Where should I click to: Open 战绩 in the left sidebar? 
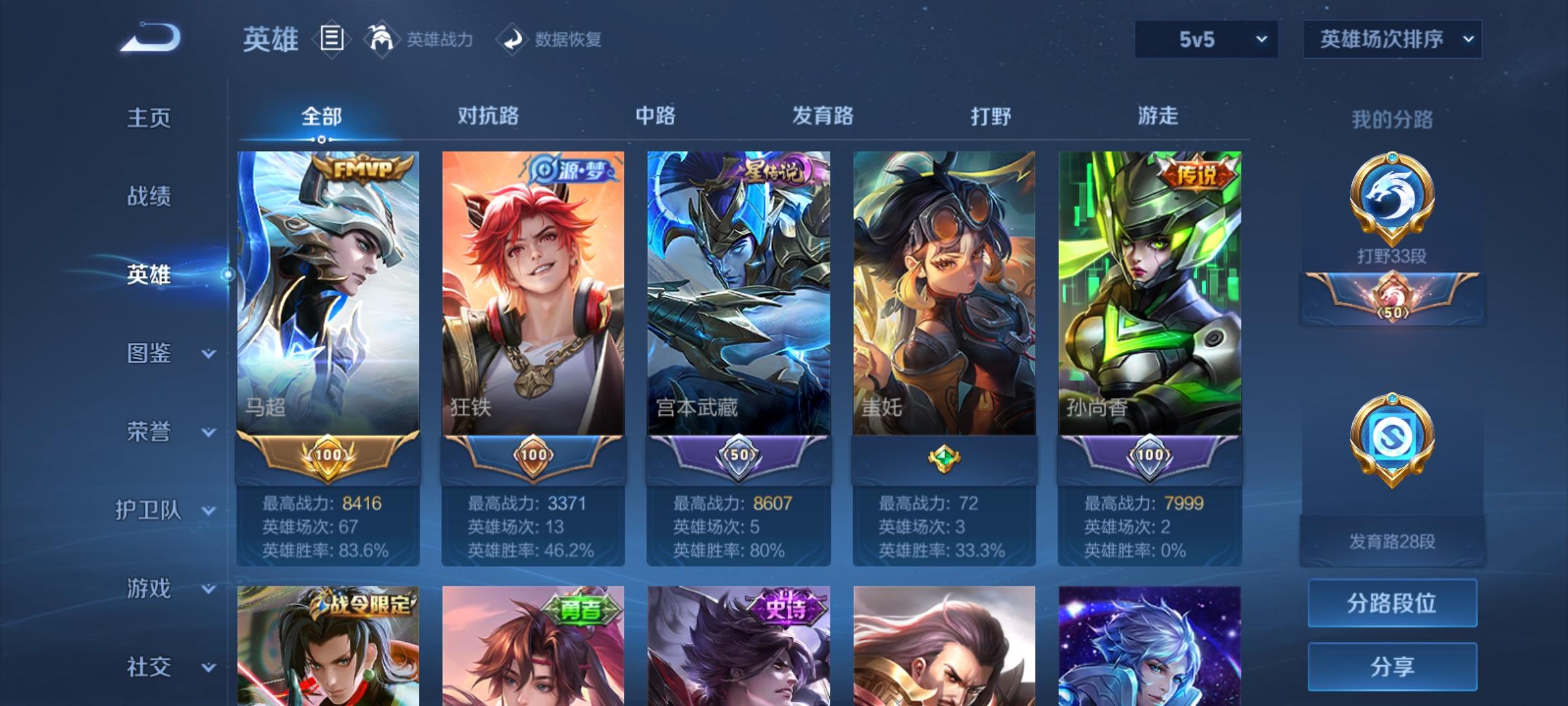coord(150,197)
